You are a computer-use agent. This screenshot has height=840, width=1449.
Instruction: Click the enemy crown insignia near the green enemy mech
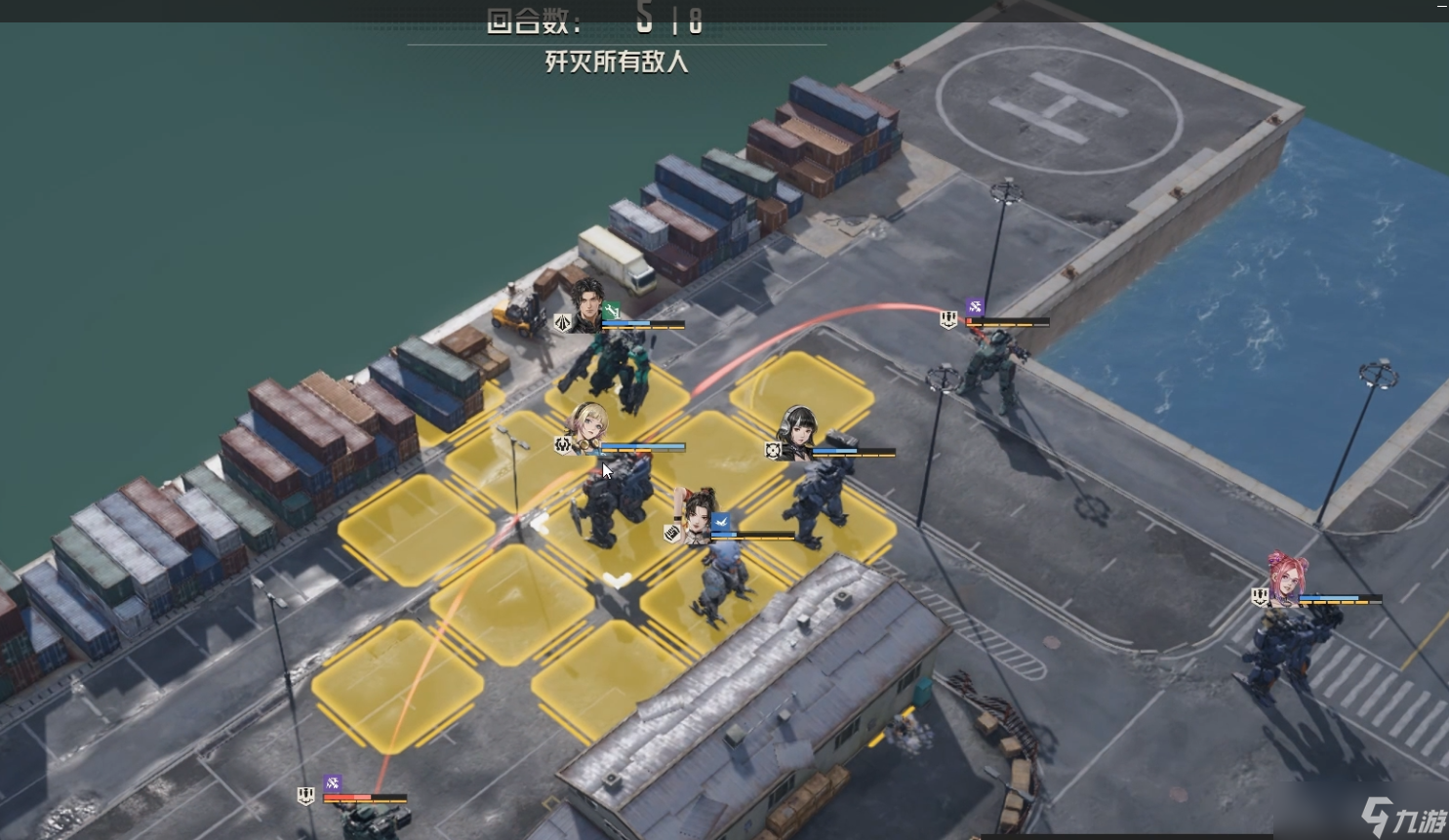click(948, 320)
